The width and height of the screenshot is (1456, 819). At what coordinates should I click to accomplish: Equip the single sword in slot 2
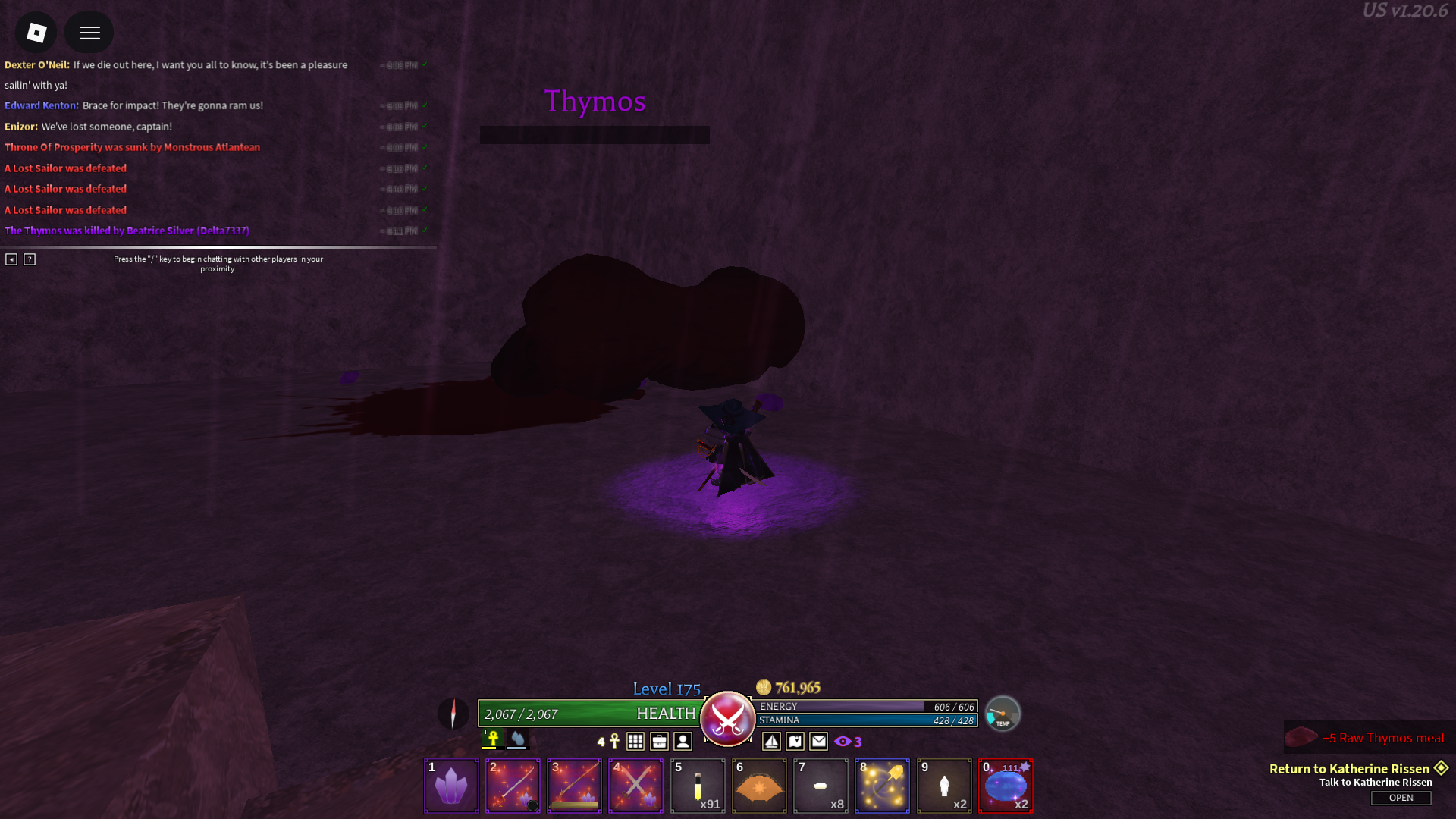(x=513, y=786)
